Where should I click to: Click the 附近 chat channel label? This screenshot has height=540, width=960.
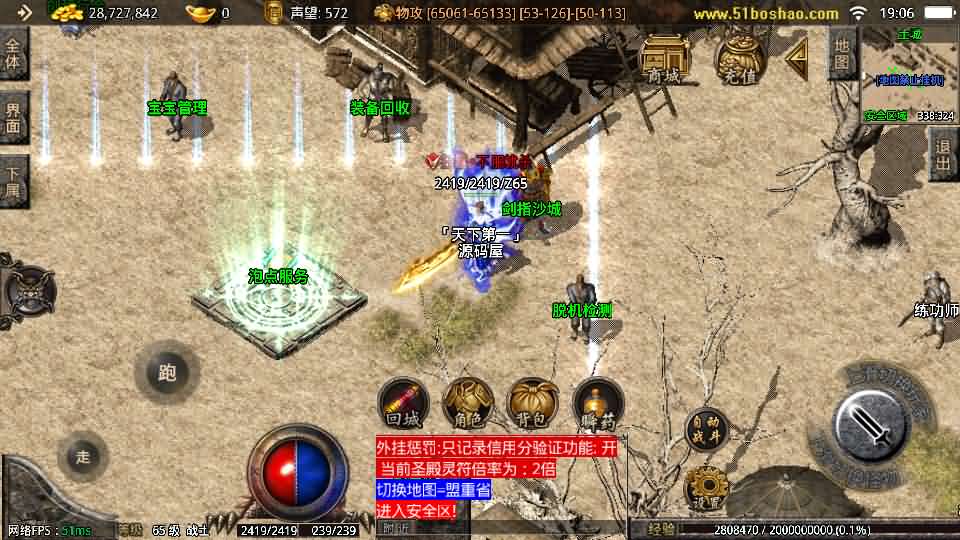click(398, 529)
